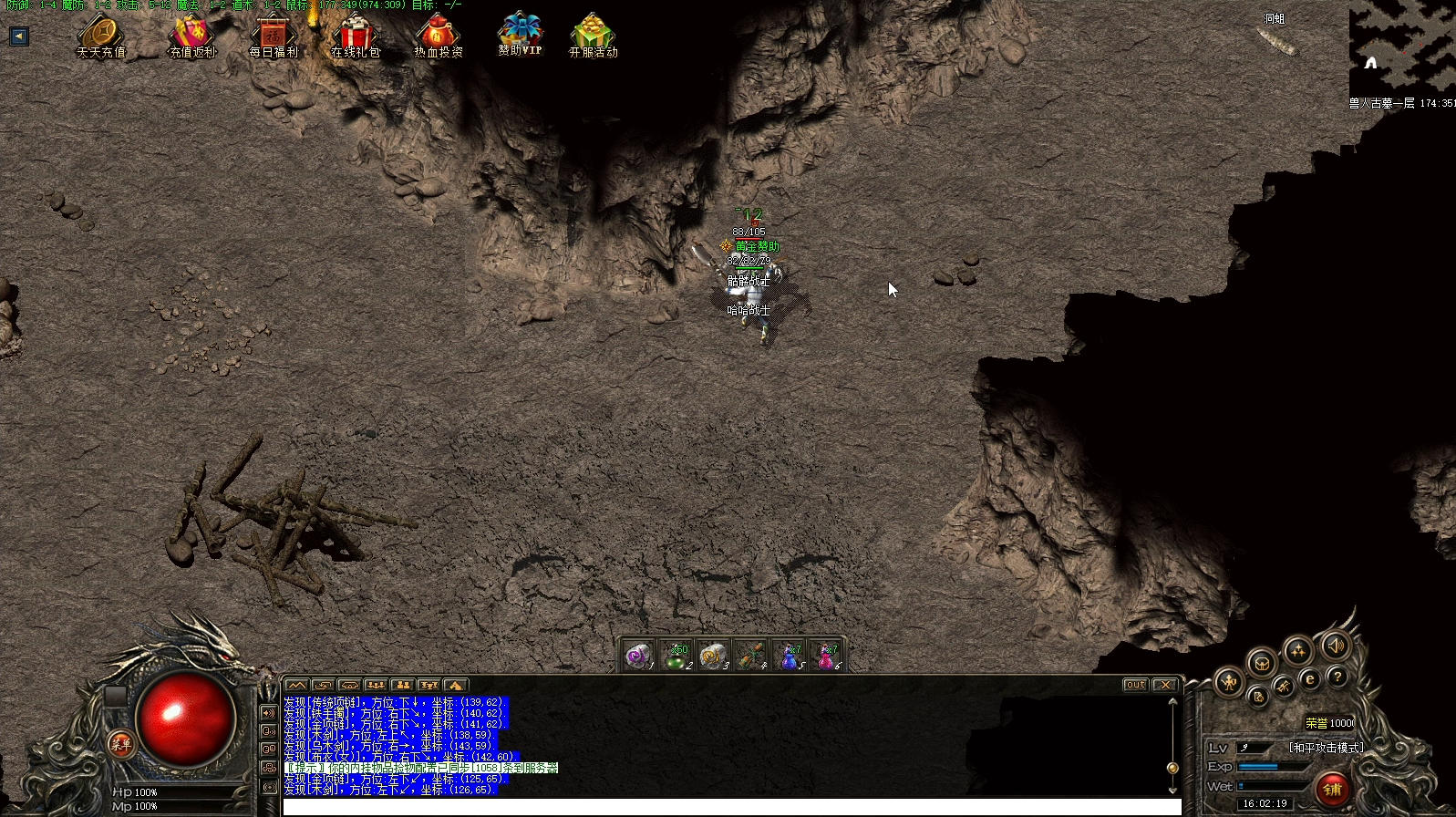1456x817 pixels.
Task: Open the 热血投资 investment icon
Action: [438, 36]
